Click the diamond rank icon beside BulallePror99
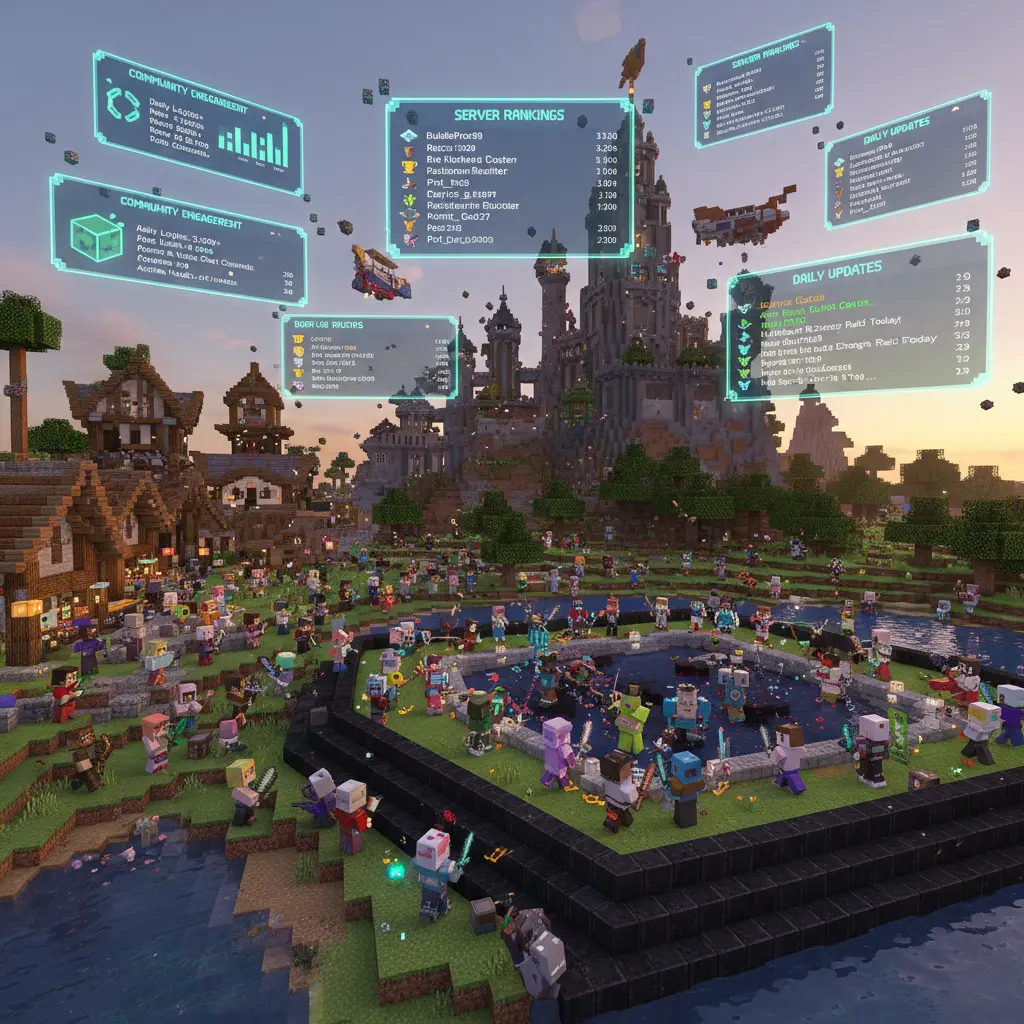Image resolution: width=1024 pixels, height=1024 pixels. pyautogui.click(x=408, y=136)
